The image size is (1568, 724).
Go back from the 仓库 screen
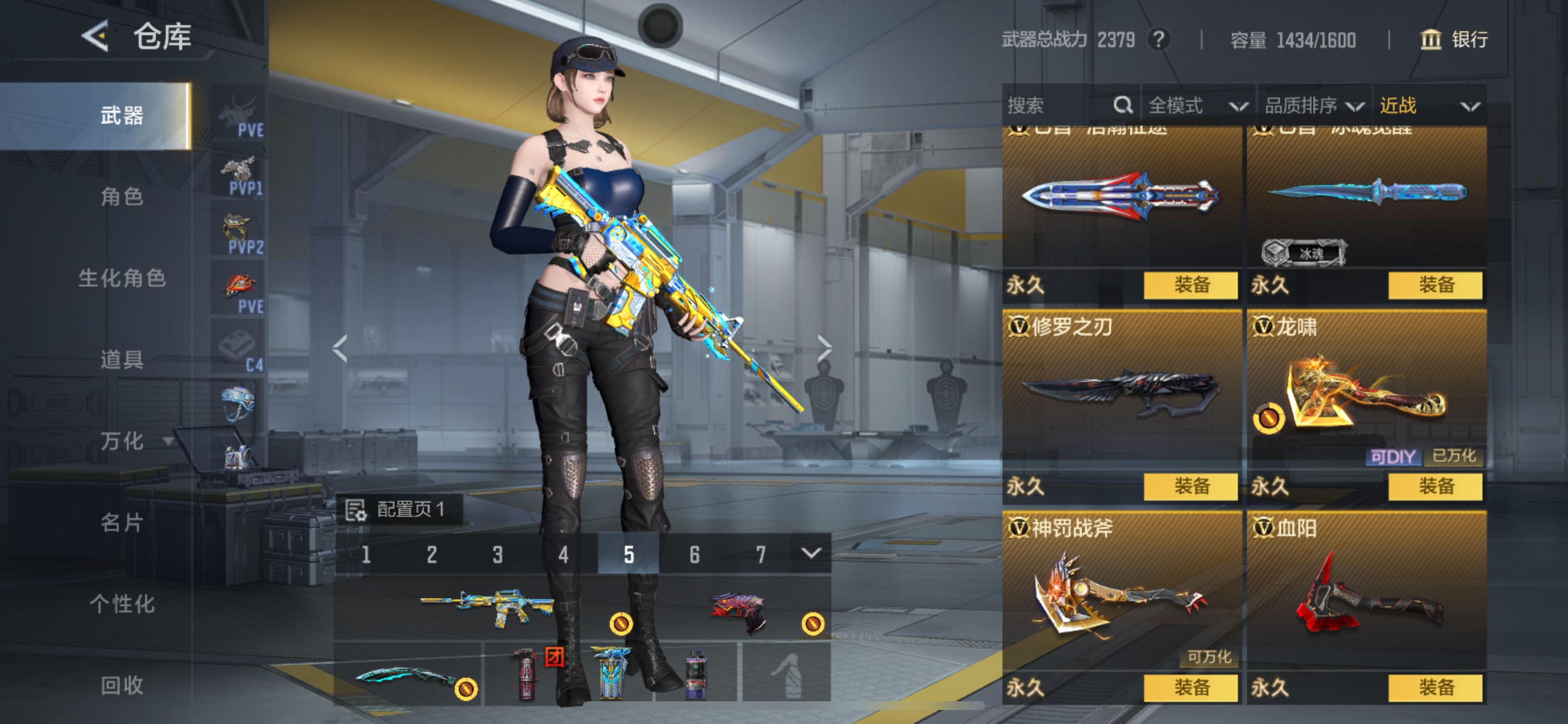pos(95,36)
